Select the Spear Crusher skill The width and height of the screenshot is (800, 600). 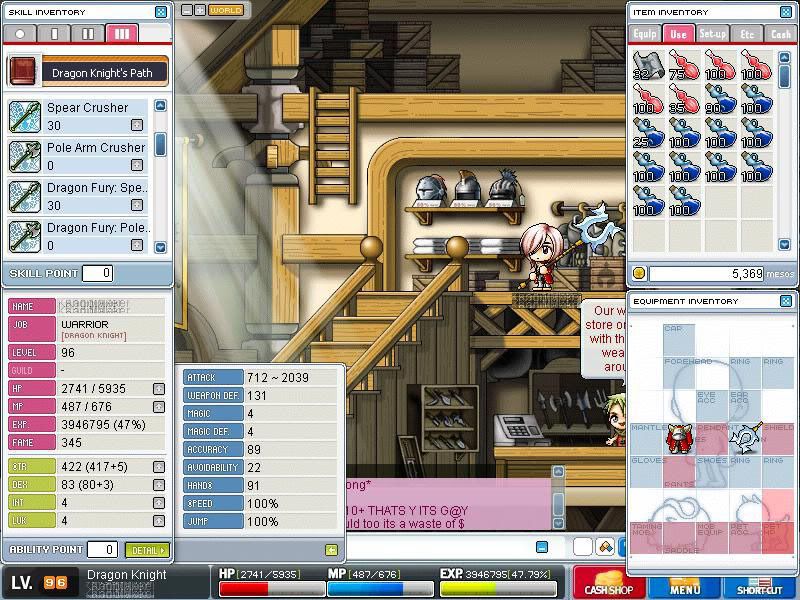point(87,108)
